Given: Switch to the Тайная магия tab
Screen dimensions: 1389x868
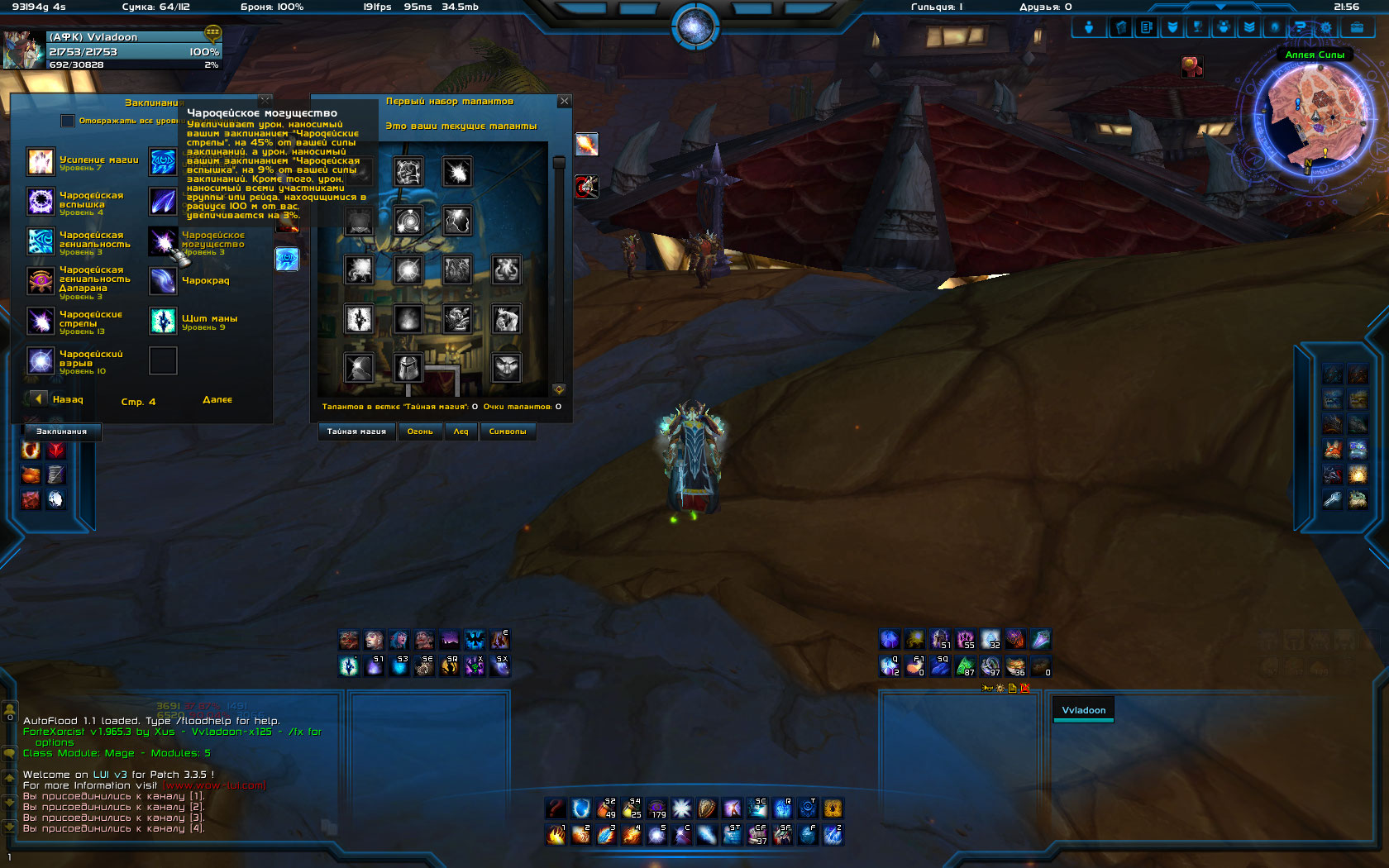Looking at the screenshot, I should tap(356, 432).
